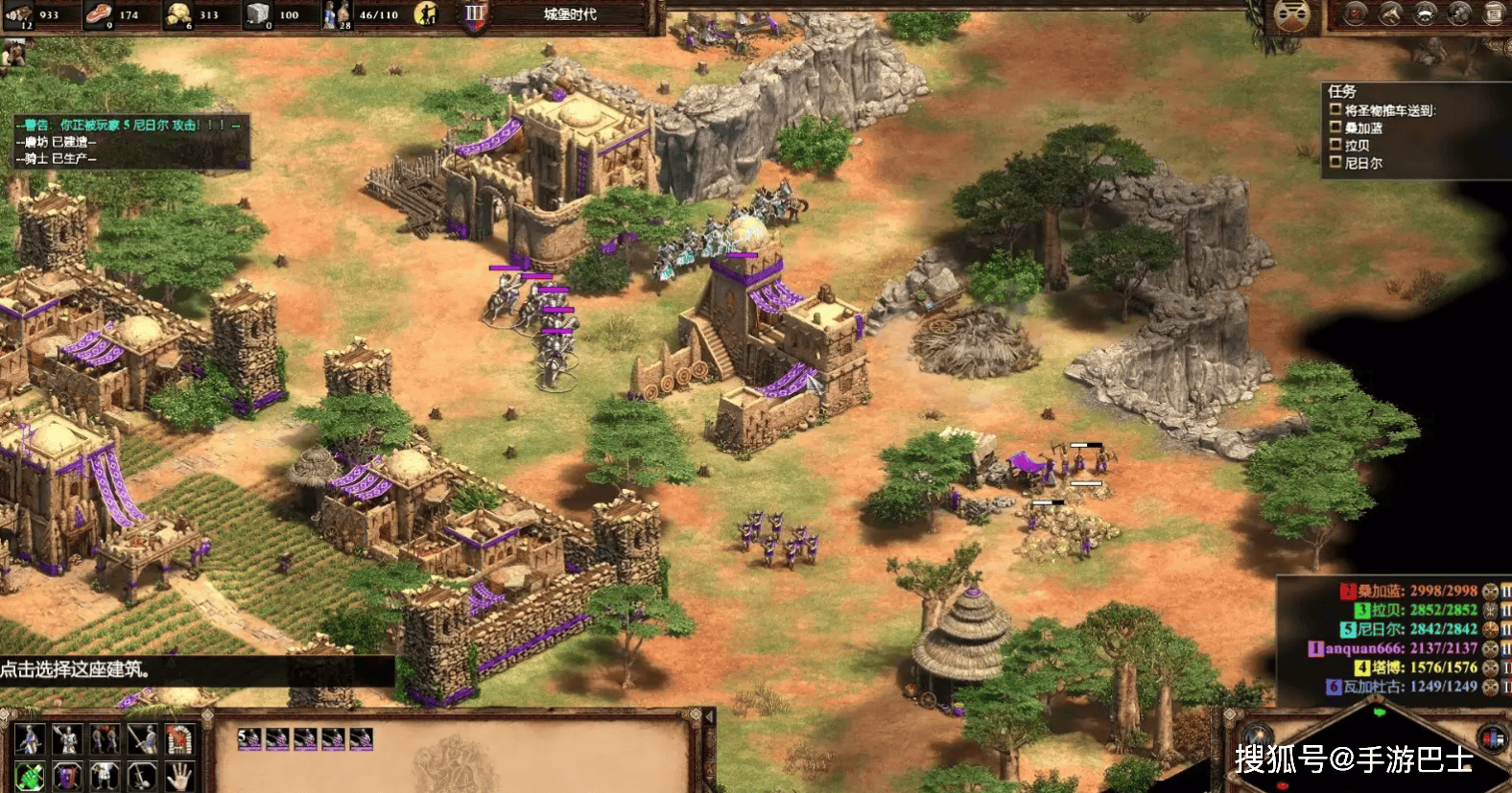Image resolution: width=1512 pixels, height=793 pixels.
Task: Open diplomacy with the laurel wreath button
Action: tap(1425, 13)
